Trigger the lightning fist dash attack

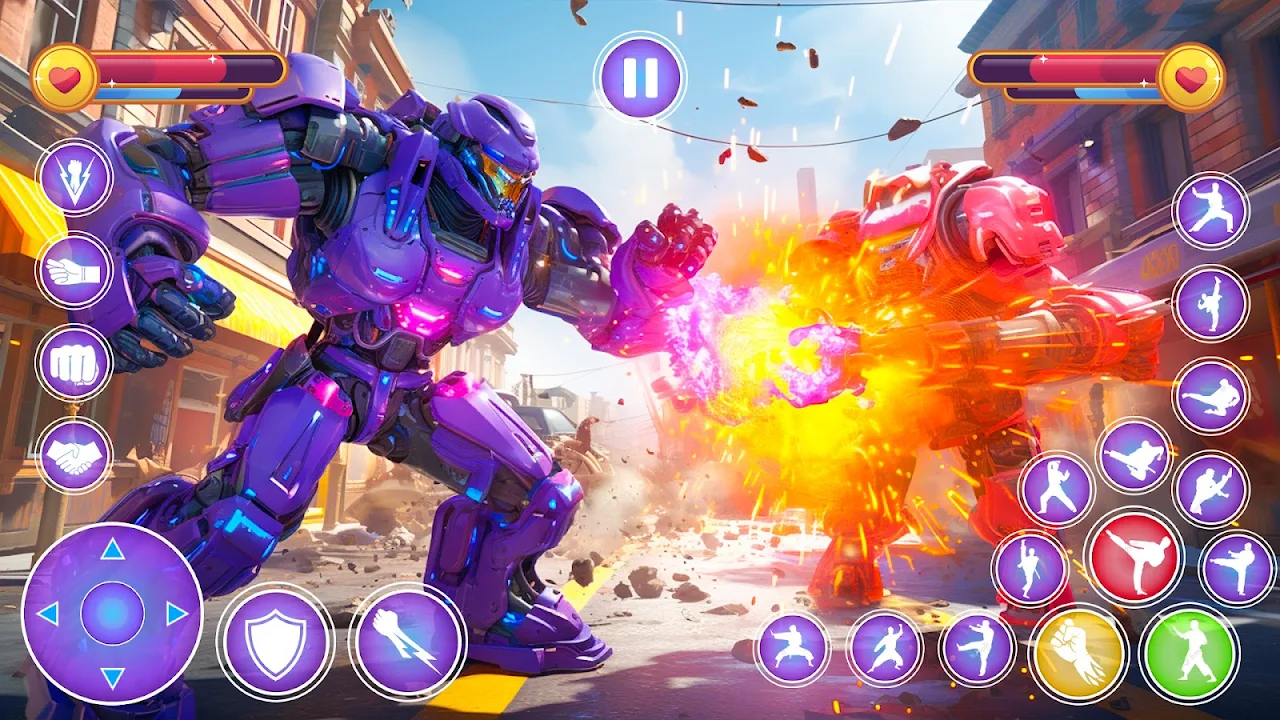point(407,641)
